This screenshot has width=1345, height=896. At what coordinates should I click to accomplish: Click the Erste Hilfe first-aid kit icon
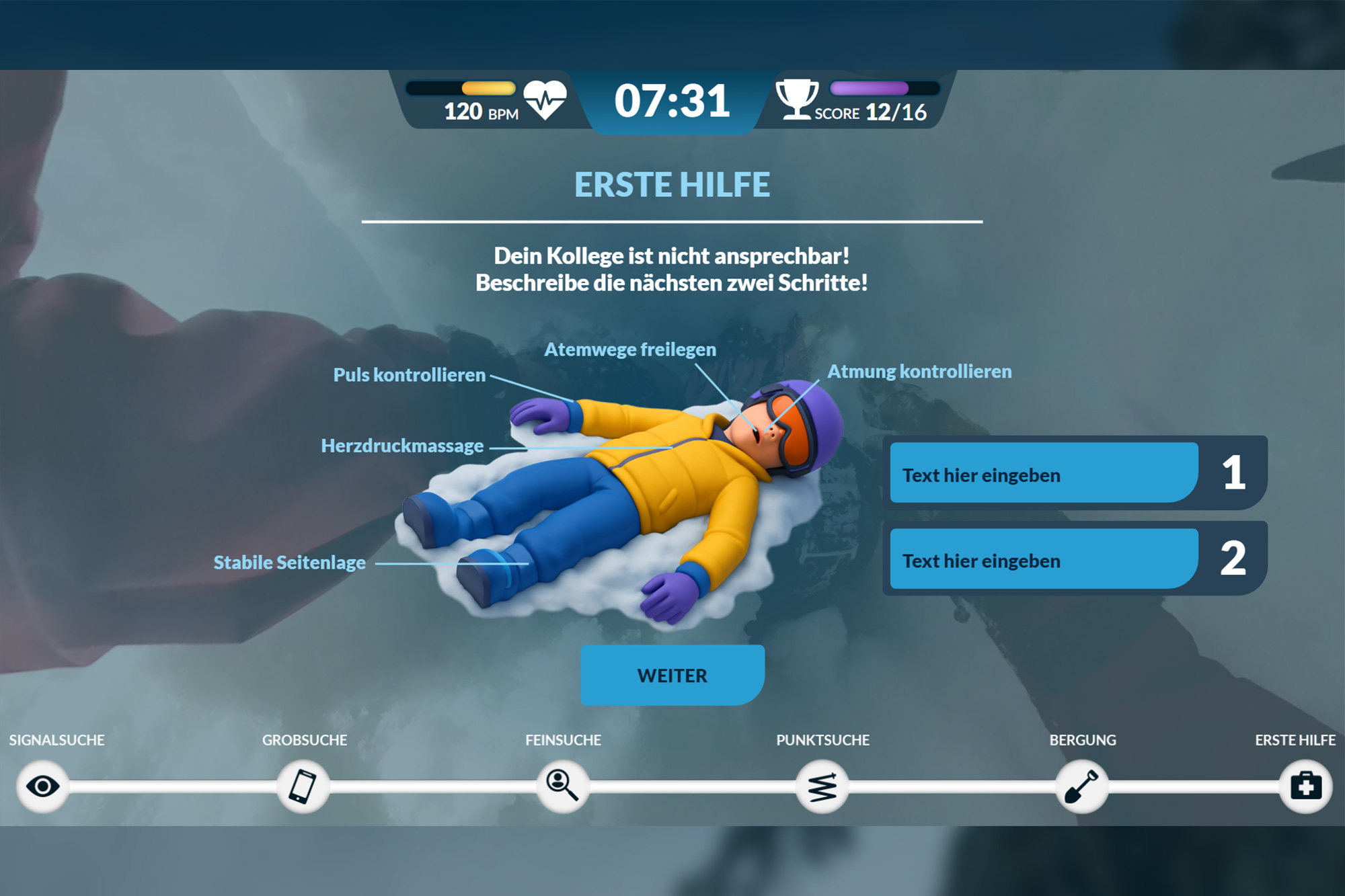[1305, 786]
